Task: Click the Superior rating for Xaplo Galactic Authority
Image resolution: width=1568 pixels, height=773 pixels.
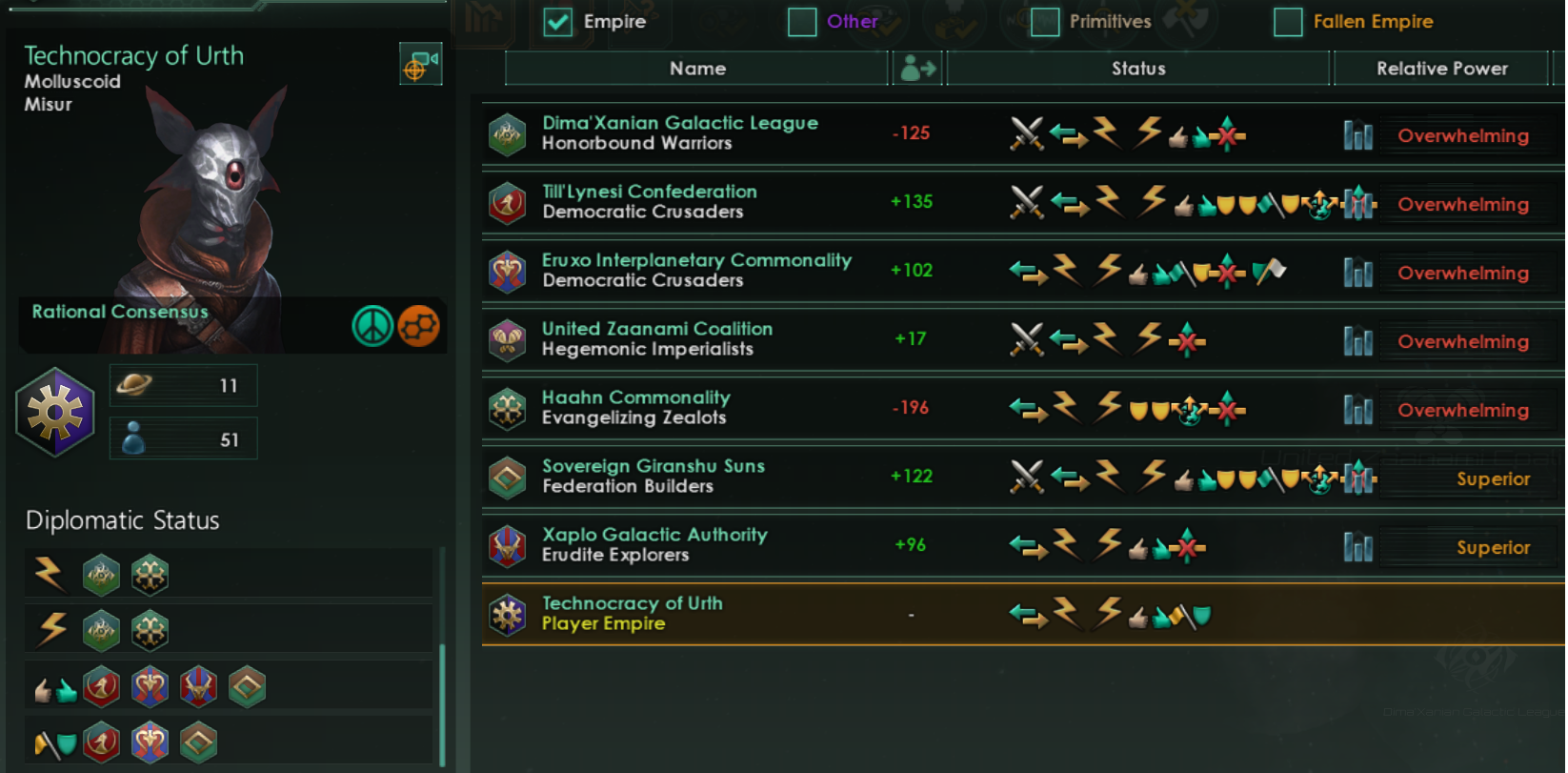Action: click(1494, 546)
